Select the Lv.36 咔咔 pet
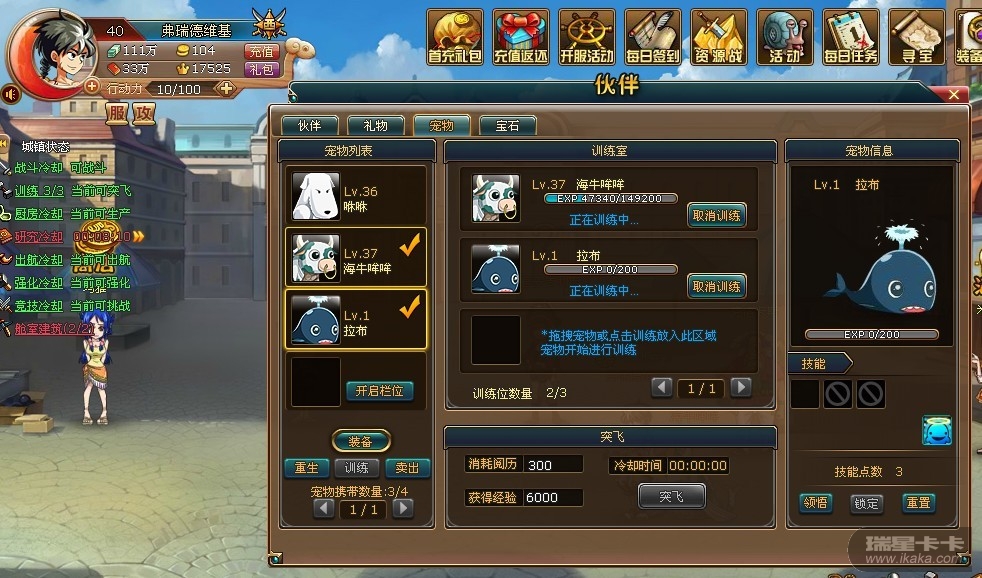 (356, 197)
